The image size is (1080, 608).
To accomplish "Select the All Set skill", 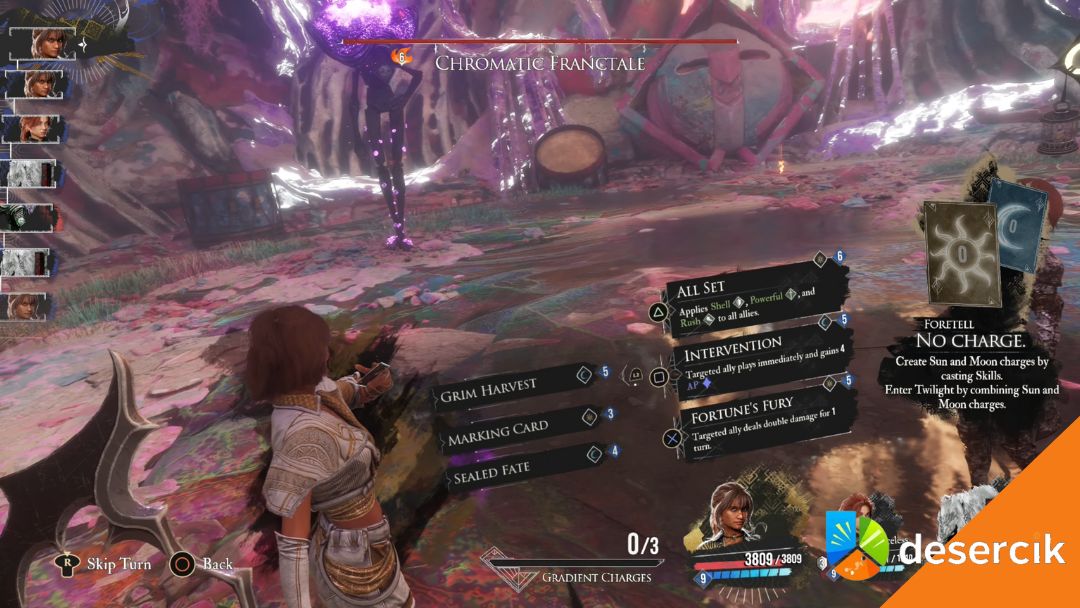I will click(x=748, y=297).
